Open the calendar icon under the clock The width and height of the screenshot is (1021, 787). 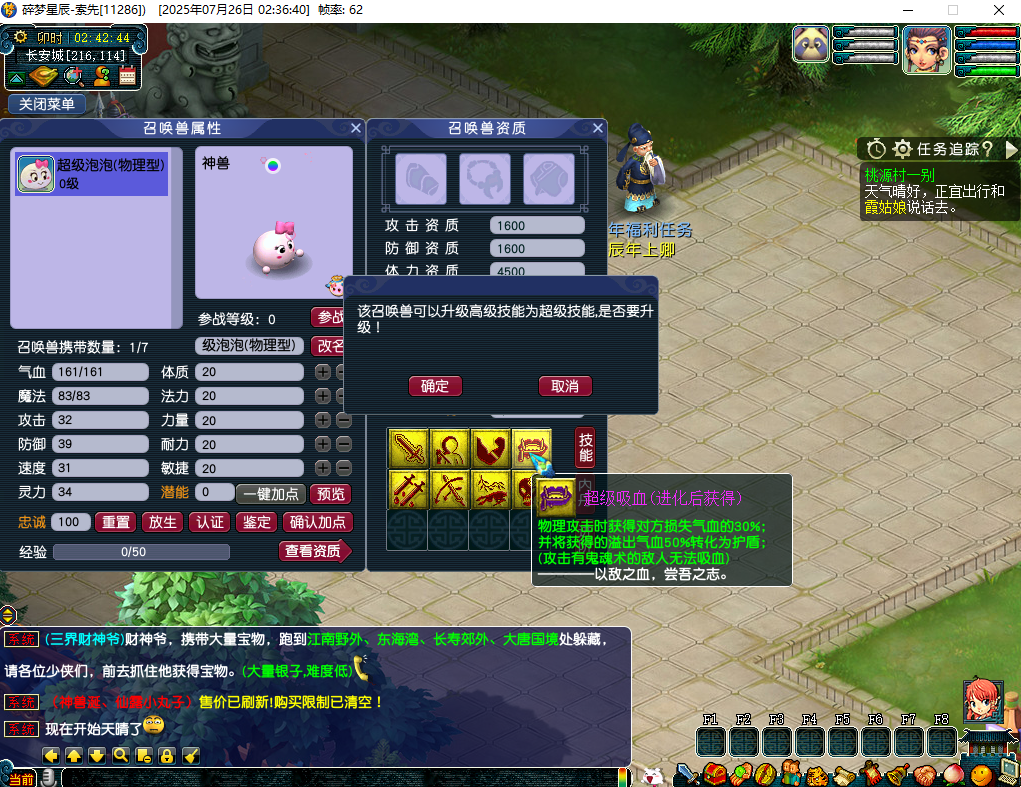click(128, 76)
